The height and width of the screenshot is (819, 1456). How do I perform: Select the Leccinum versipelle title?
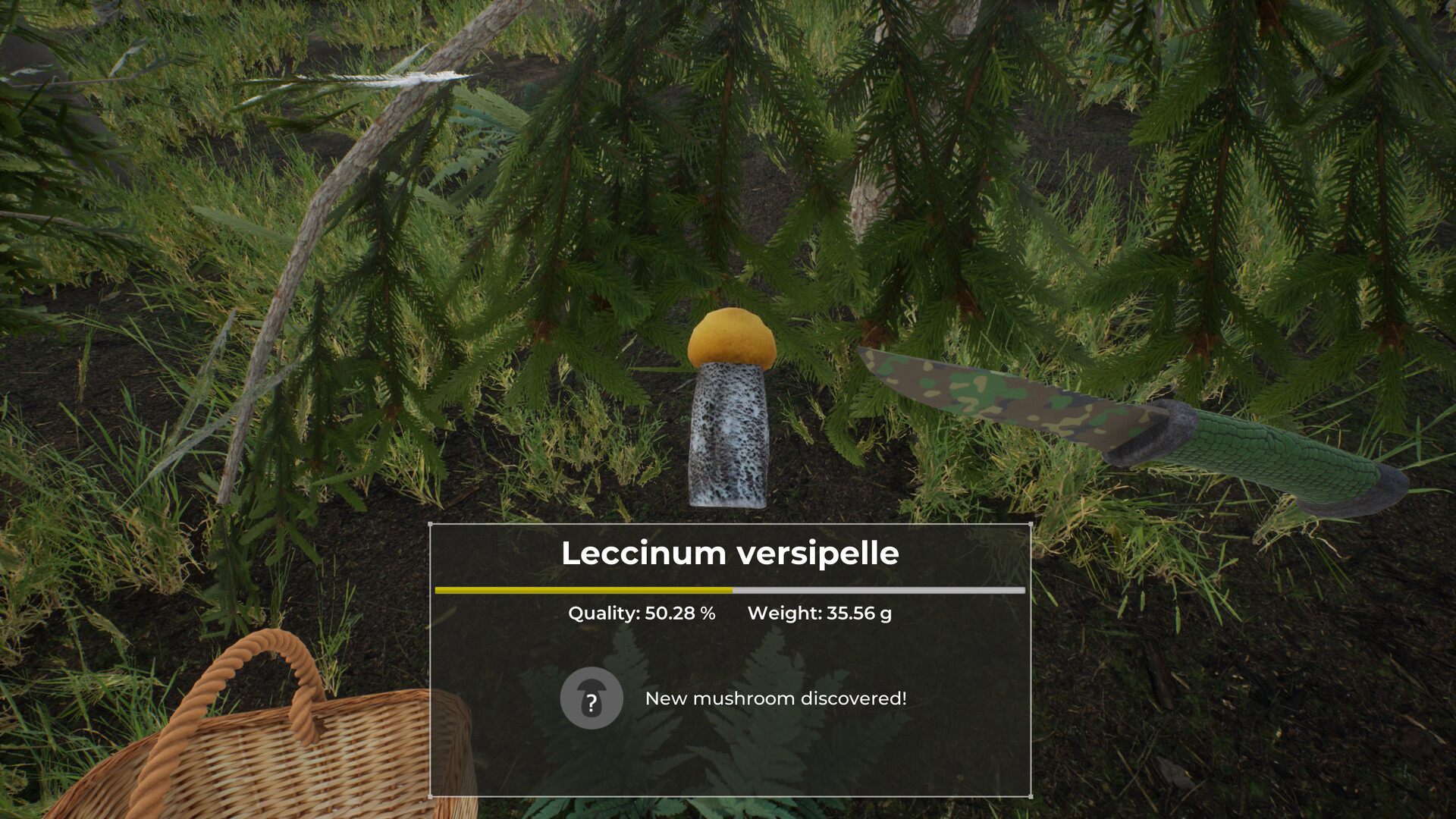(730, 554)
